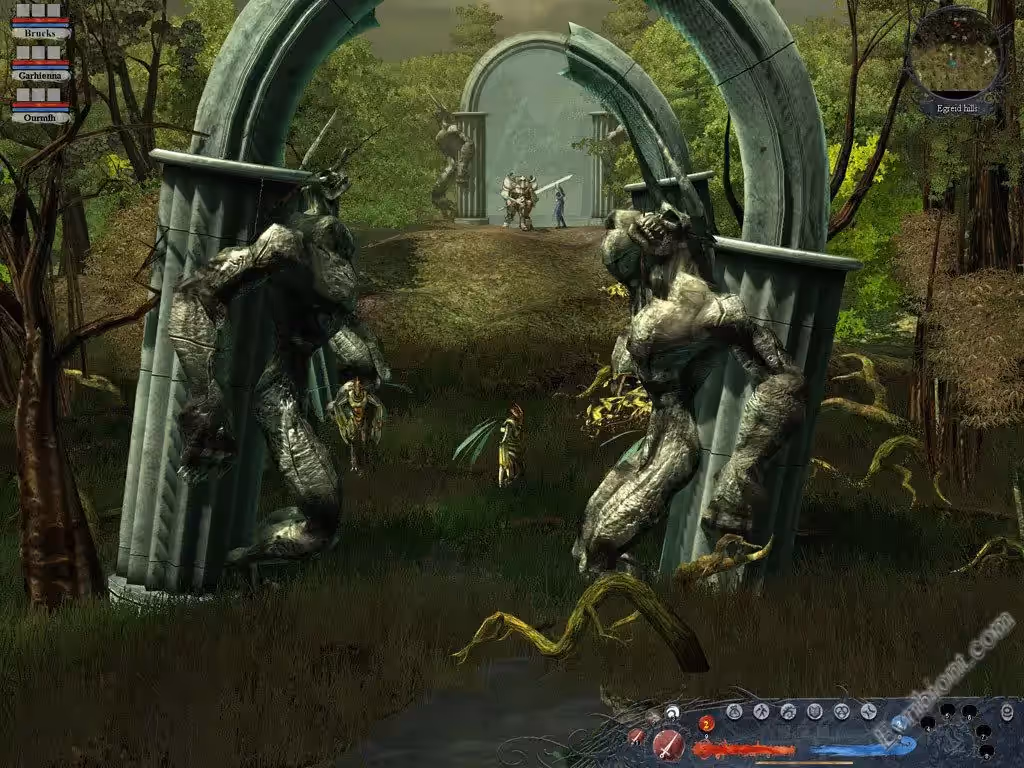
Task: Use the orange potion slot numbered 2
Action: click(x=707, y=724)
